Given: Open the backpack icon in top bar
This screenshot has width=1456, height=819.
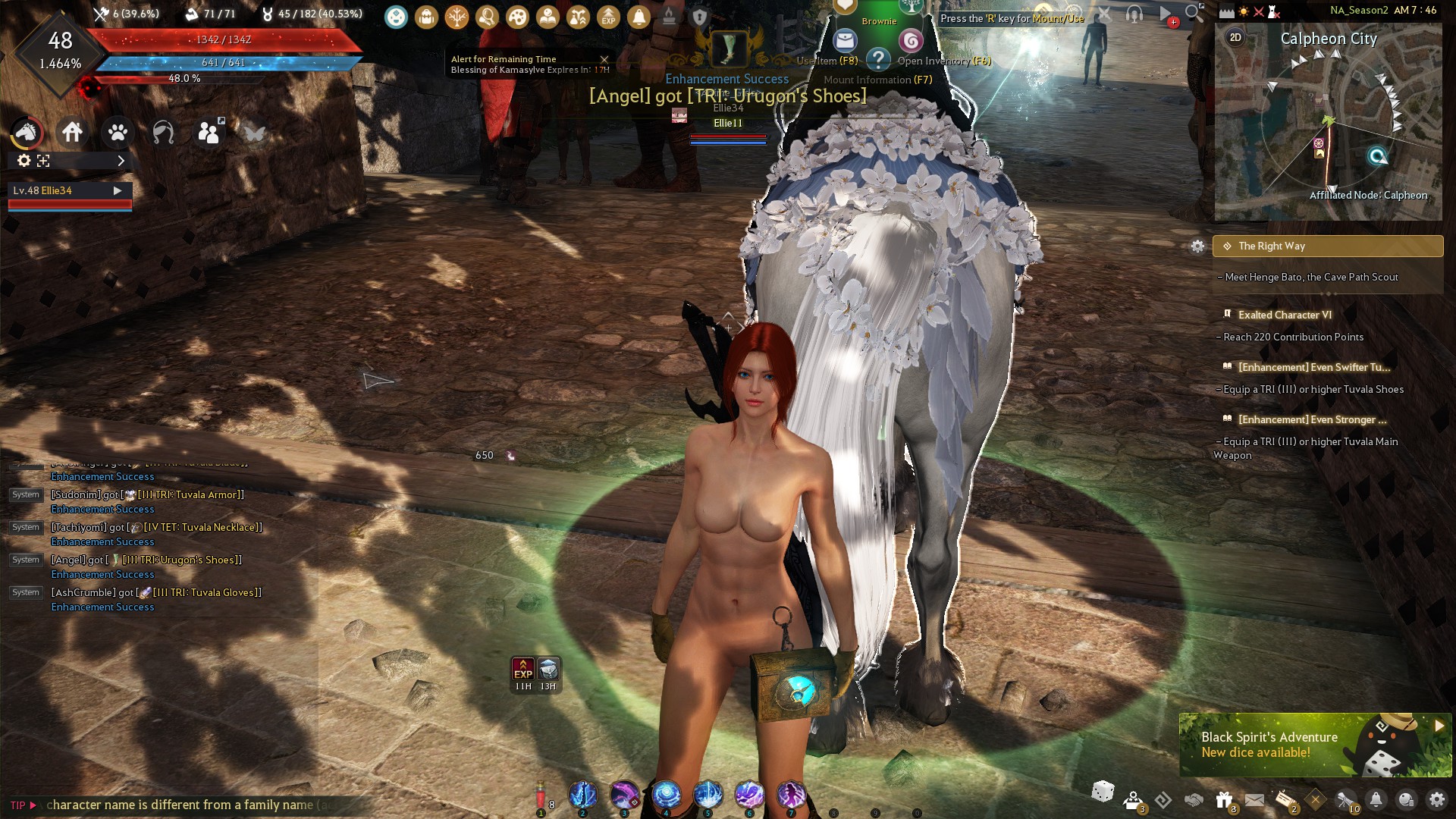Looking at the screenshot, I should (x=426, y=17).
